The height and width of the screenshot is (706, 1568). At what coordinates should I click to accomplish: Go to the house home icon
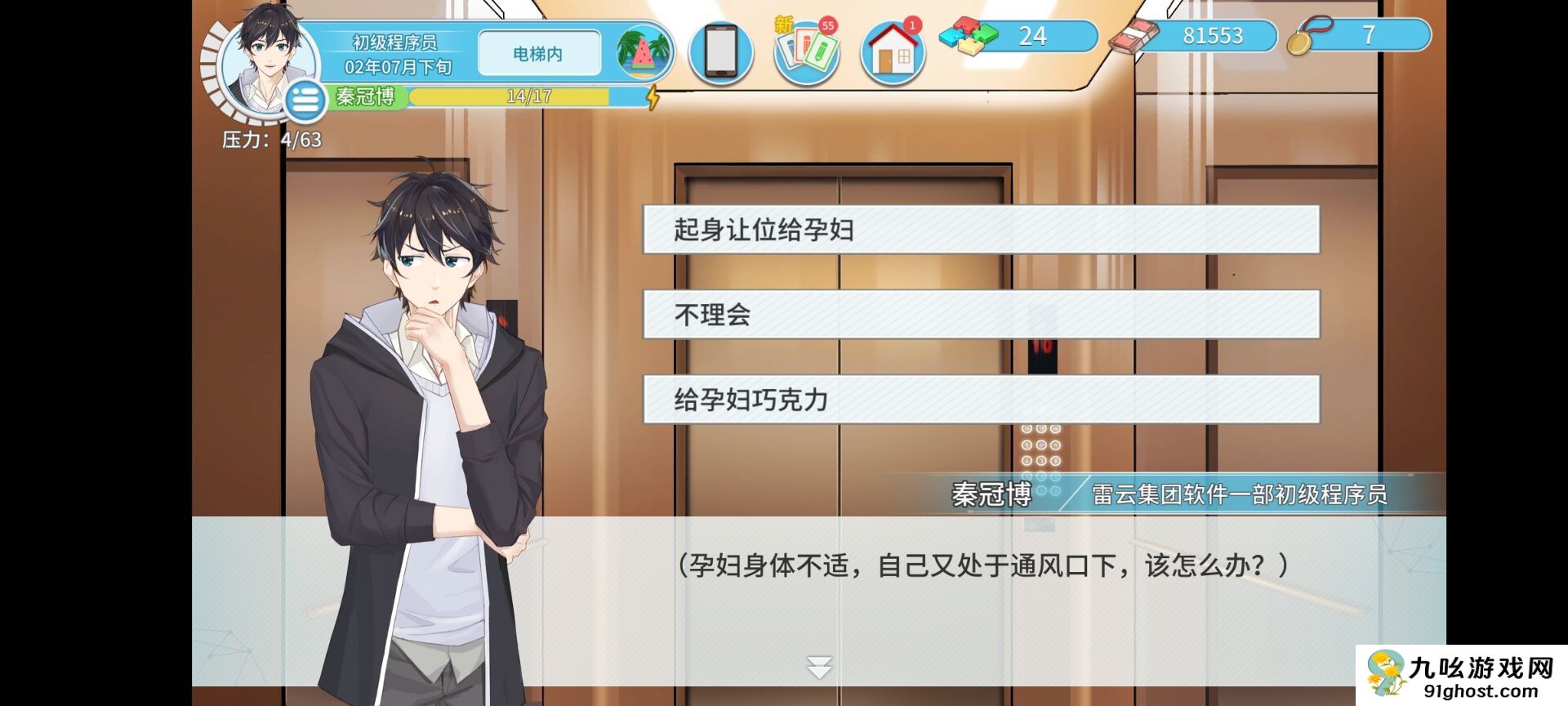(x=893, y=53)
